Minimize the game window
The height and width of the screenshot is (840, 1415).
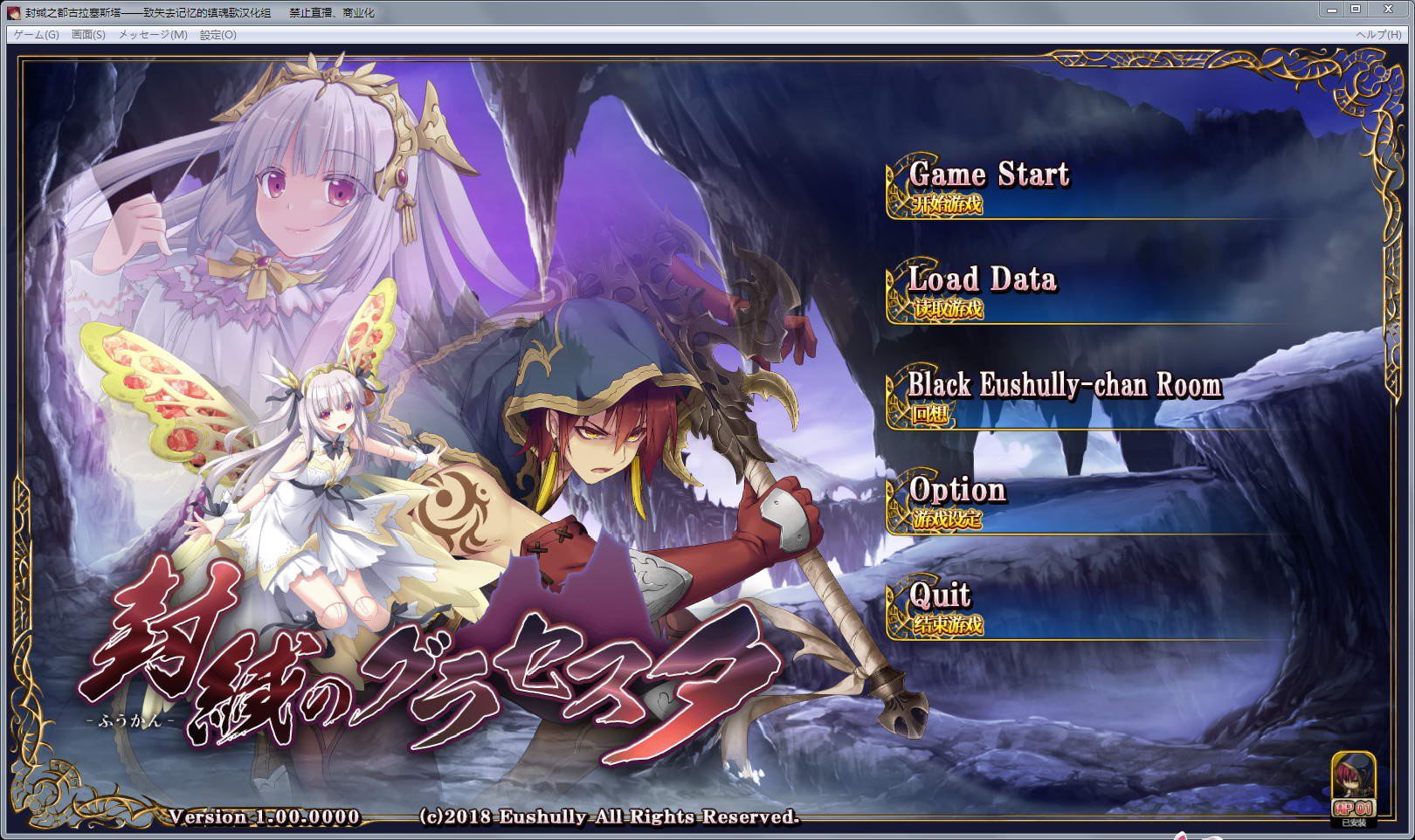[1331, 10]
